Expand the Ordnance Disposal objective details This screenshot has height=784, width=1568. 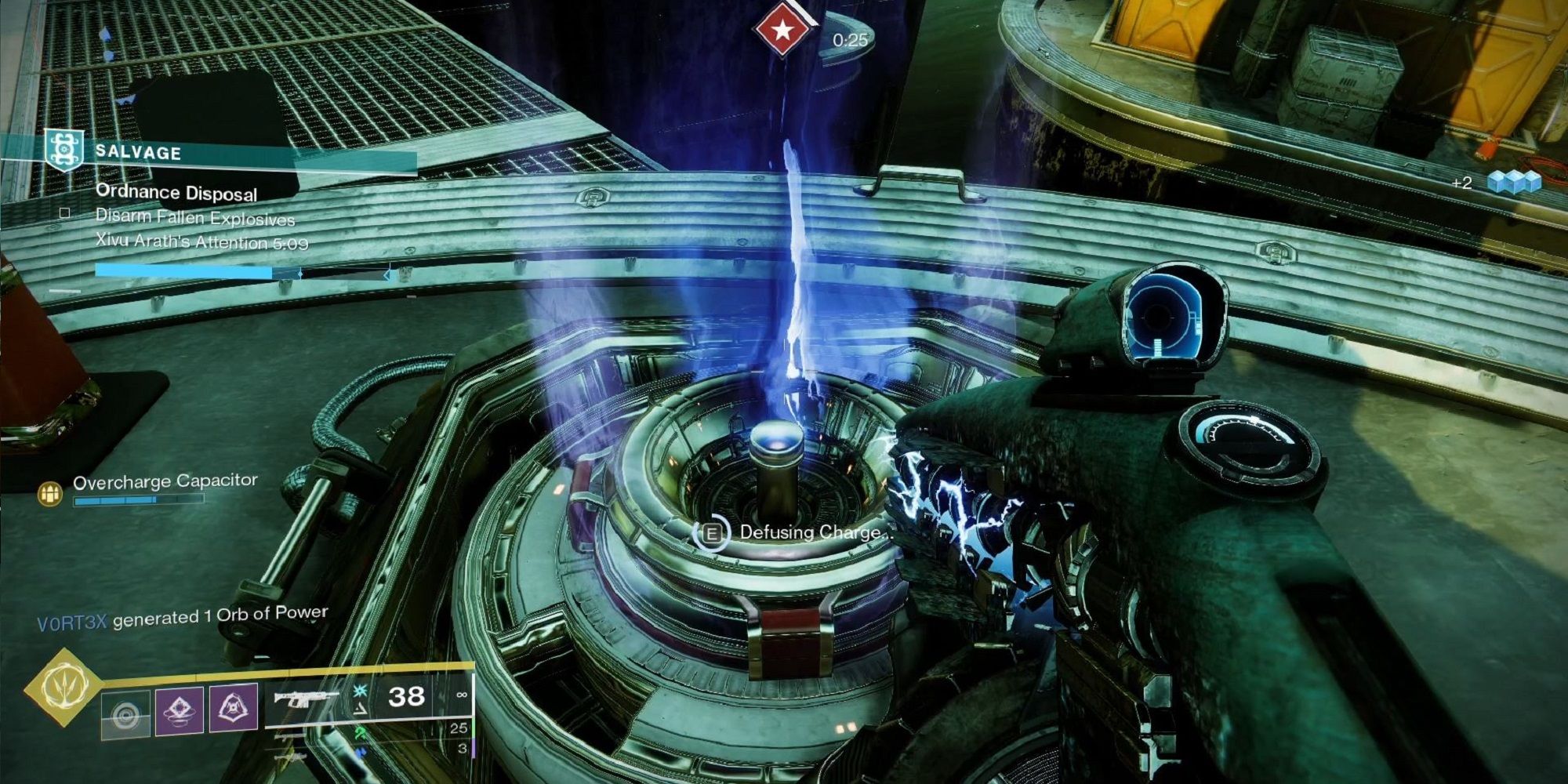[176, 193]
